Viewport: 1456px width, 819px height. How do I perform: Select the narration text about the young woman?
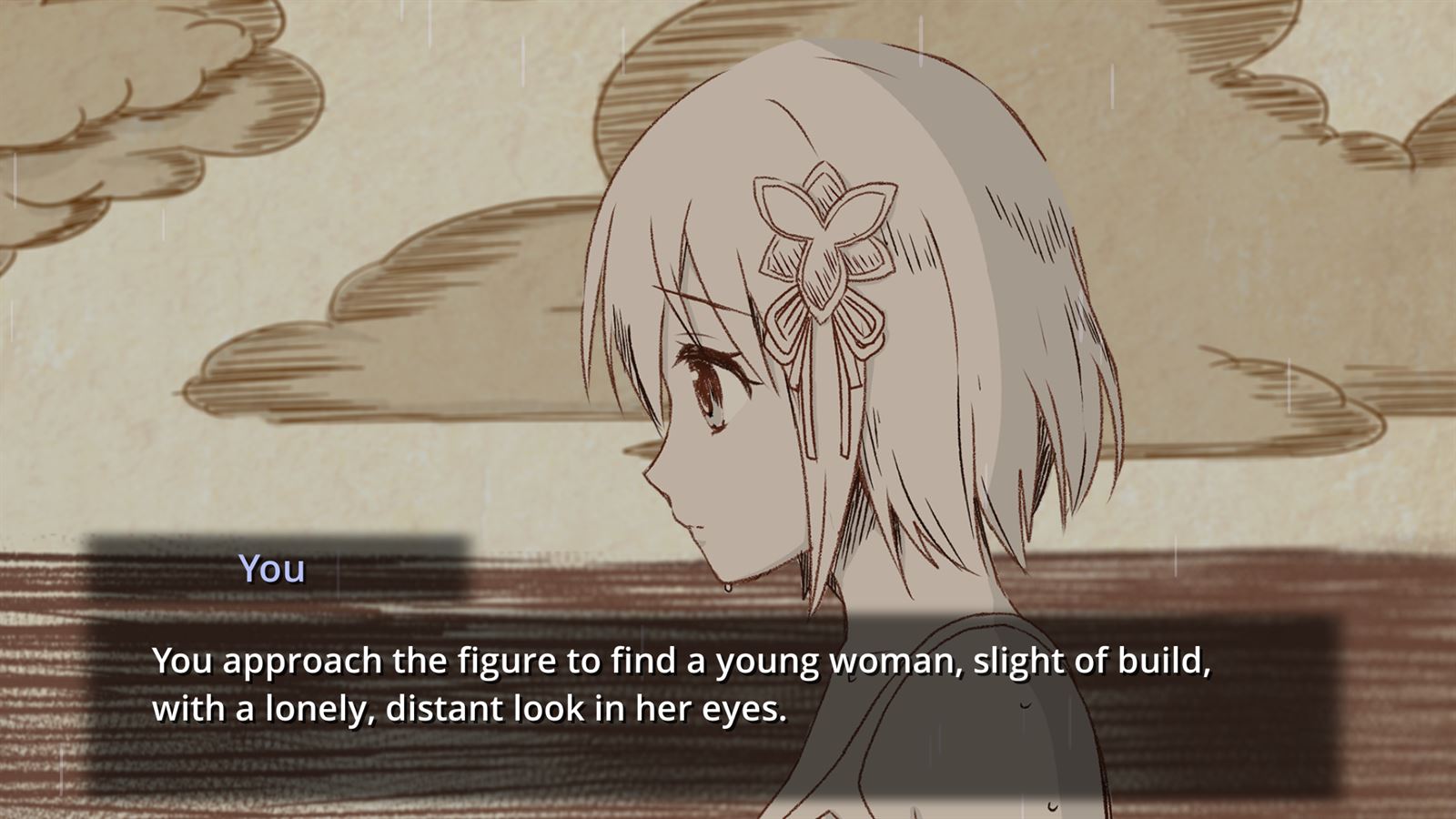pyautogui.click(x=682, y=664)
